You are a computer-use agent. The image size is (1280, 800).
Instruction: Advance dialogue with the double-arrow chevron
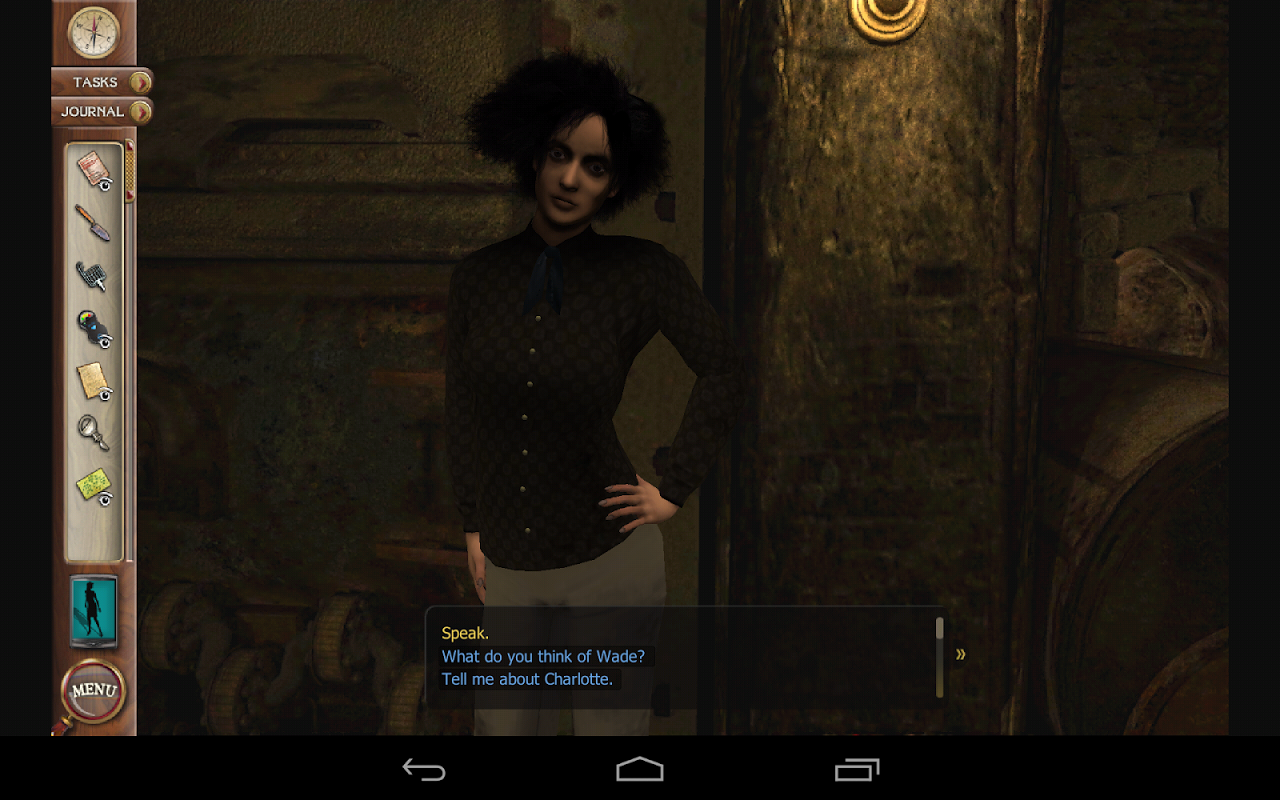961,654
